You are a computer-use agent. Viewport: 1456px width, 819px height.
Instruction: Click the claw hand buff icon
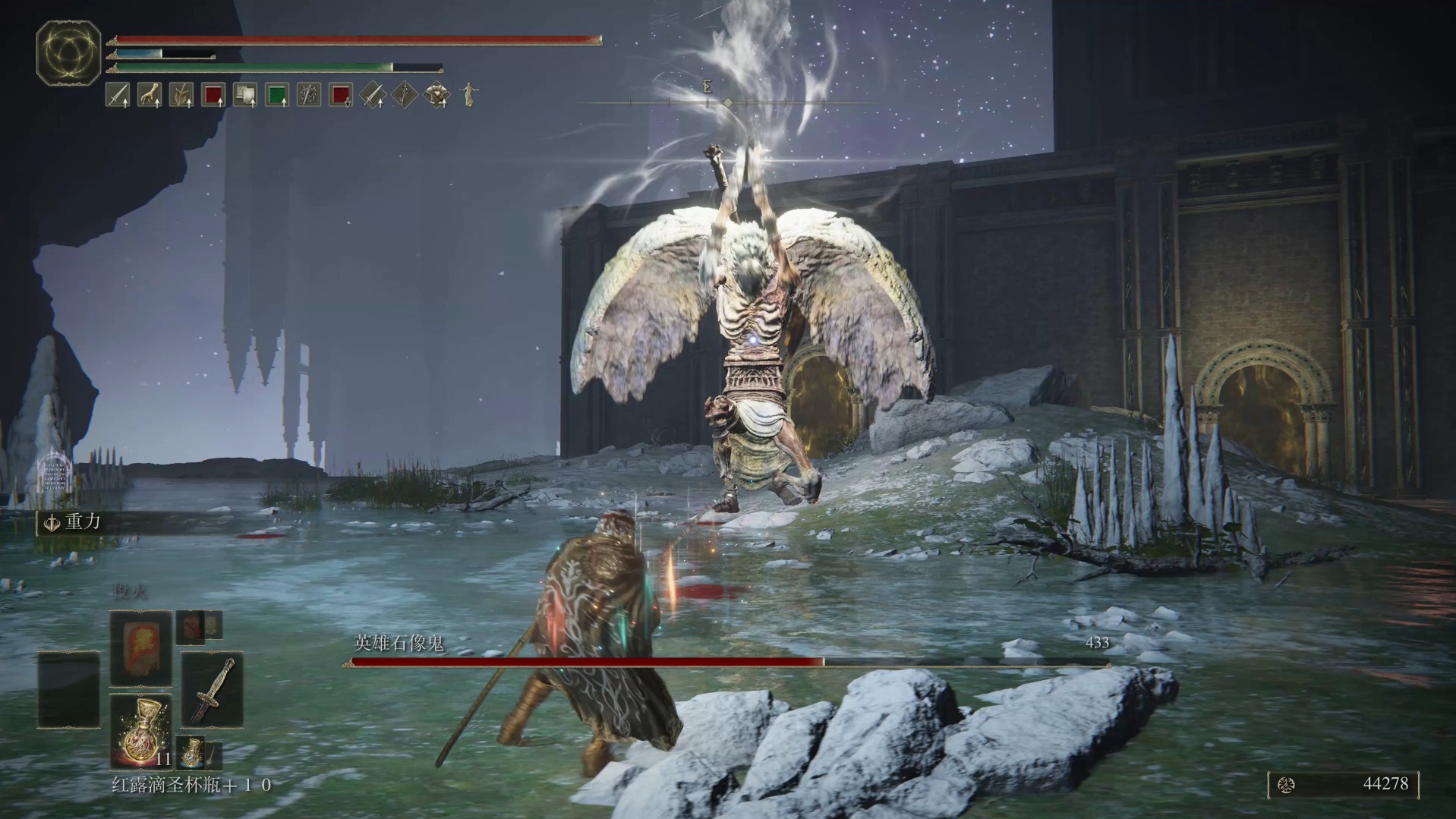coord(149,95)
